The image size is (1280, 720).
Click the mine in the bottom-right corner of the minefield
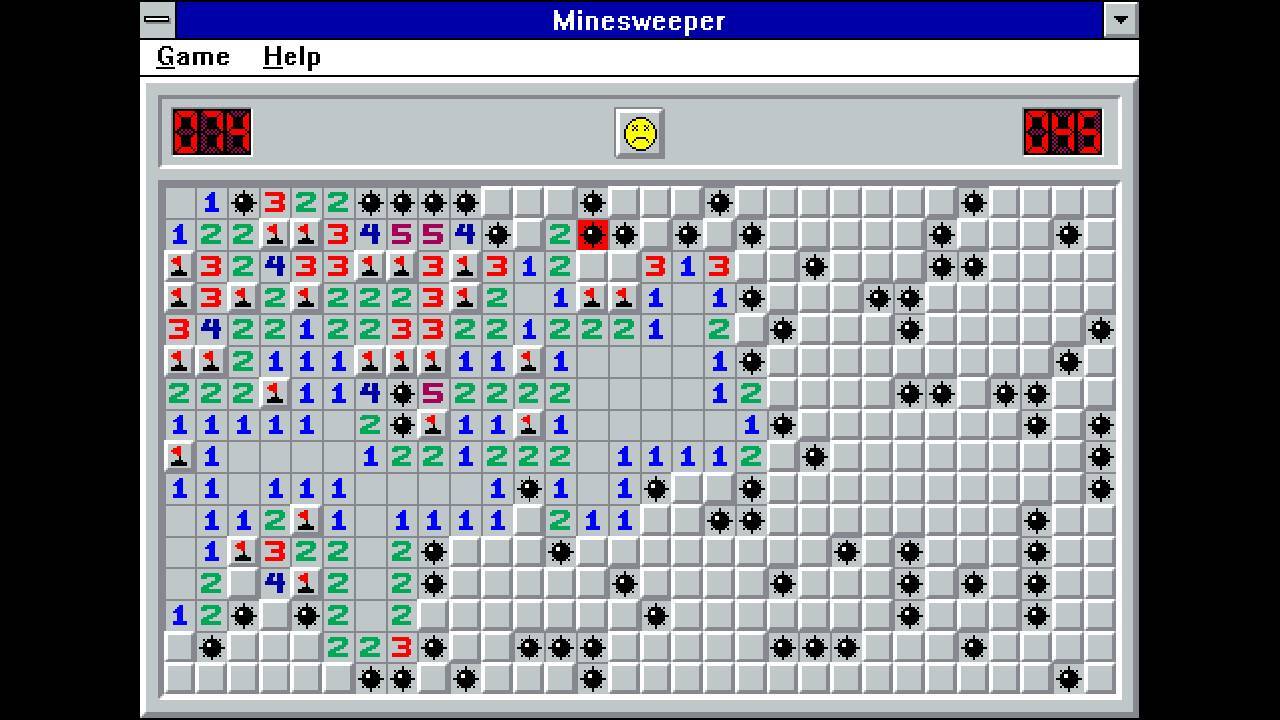(1069, 679)
